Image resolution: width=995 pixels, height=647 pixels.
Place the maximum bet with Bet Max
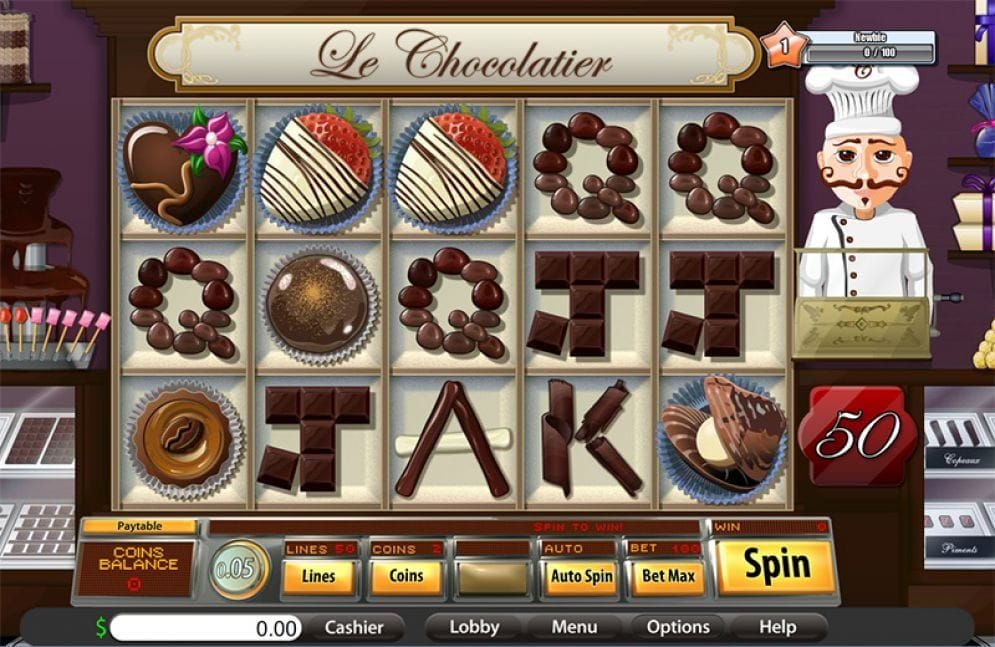tap(667, 576)
